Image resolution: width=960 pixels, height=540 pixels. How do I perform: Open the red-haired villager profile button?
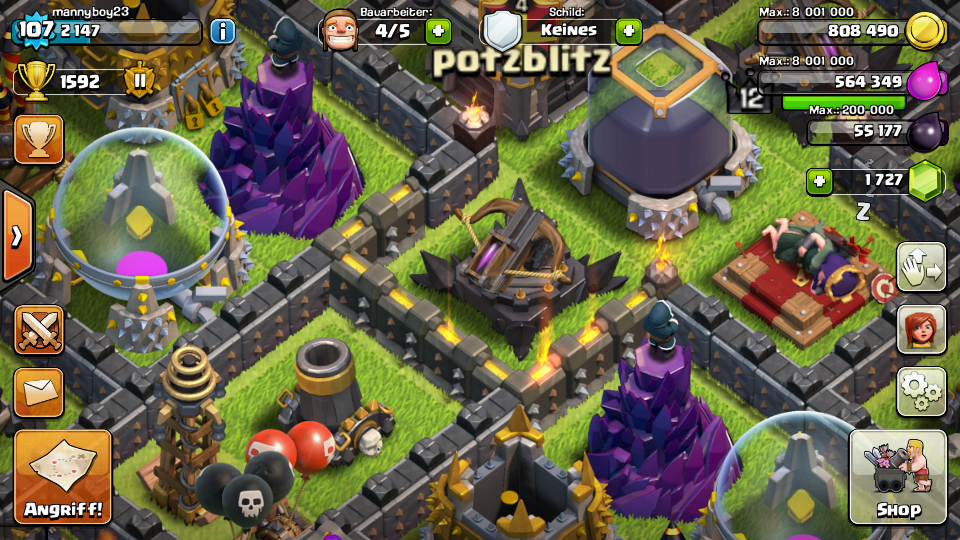(x=921, y=329)
